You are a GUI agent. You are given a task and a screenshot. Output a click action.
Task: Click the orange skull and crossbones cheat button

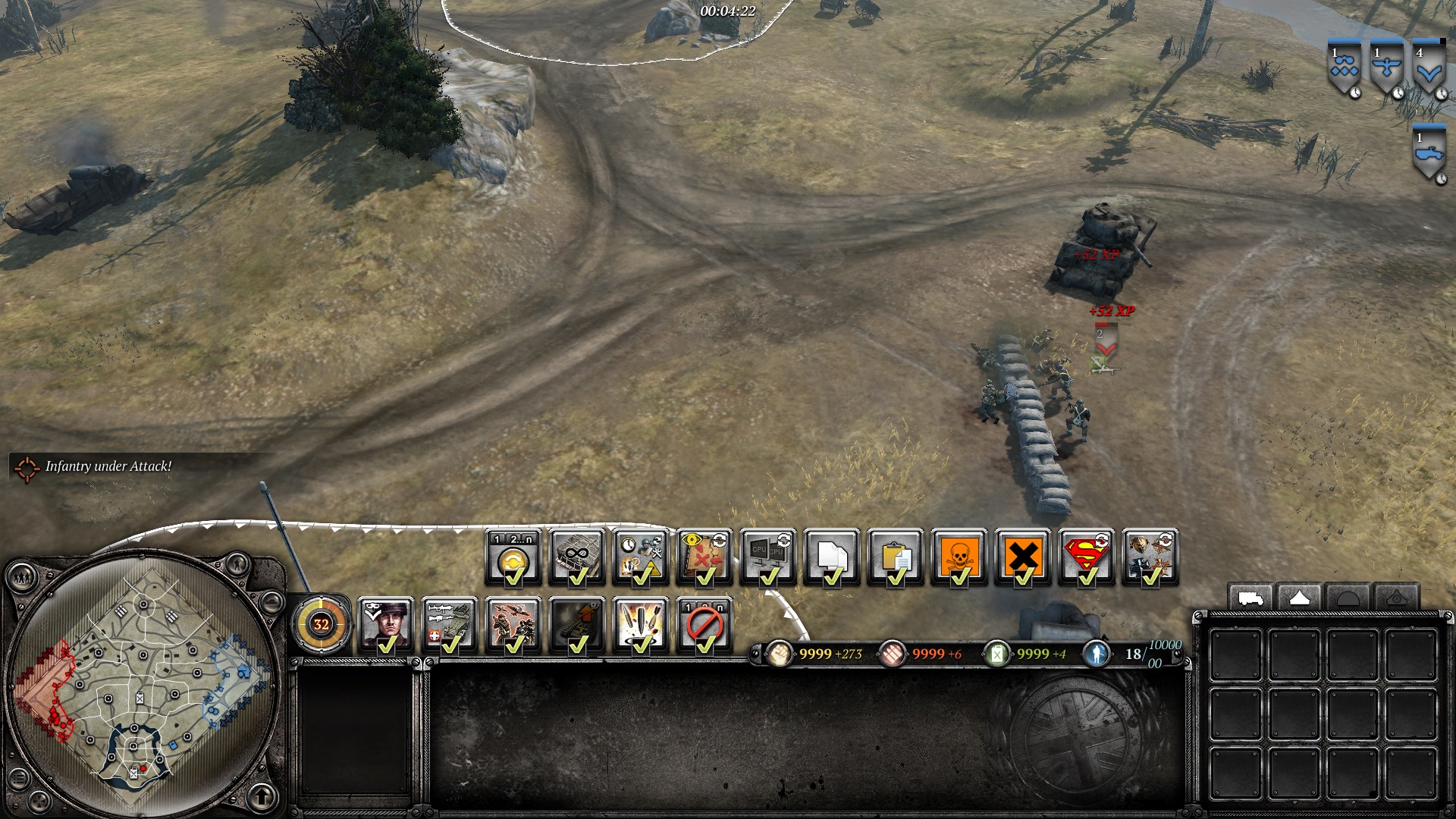pyautogui.click(x=959, y=557)
